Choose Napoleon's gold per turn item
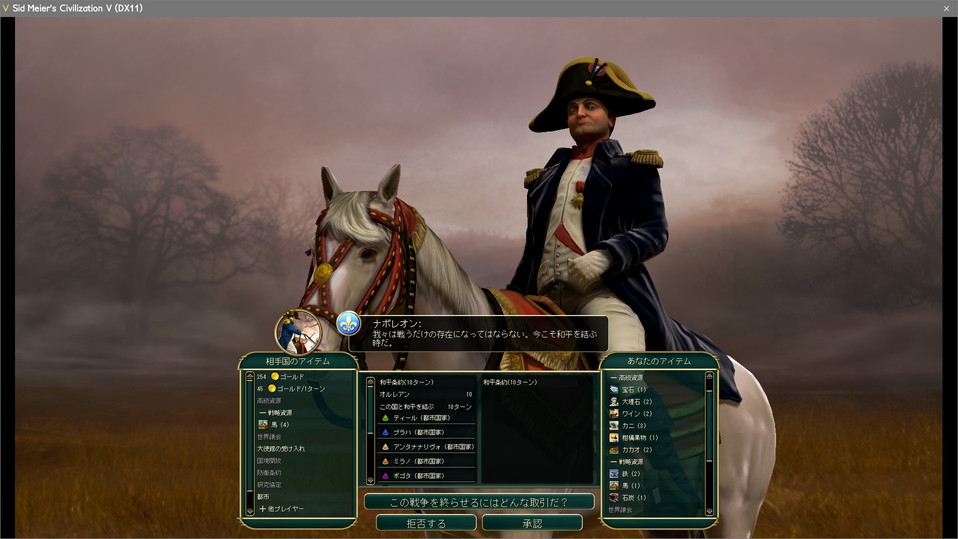Image resolution: width=958 pixels, height=539 pixels. coord(295,389)
